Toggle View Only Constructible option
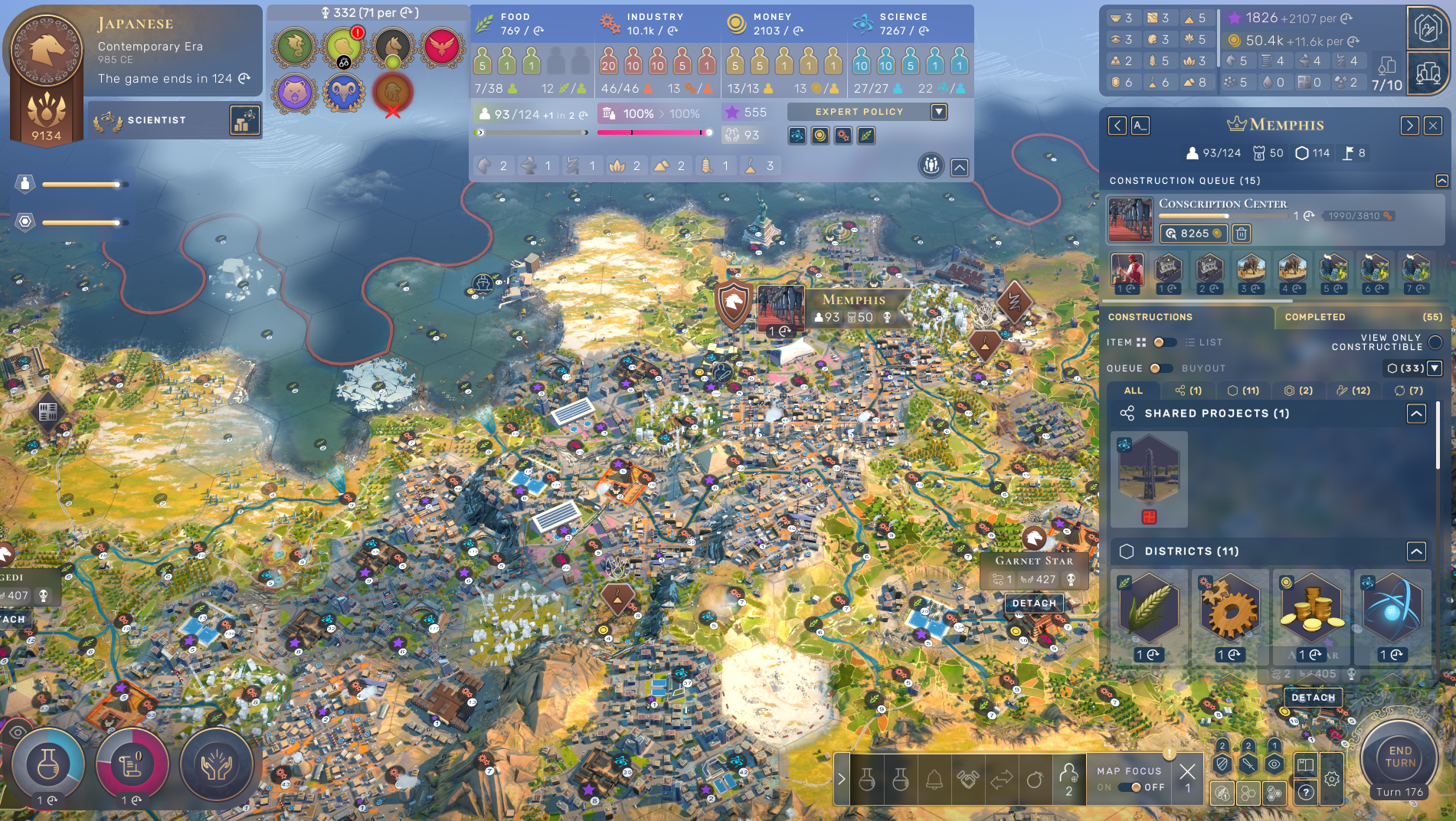This screenshot has width=1456, height=821. pyautogui.click(x=1435, y=342)
